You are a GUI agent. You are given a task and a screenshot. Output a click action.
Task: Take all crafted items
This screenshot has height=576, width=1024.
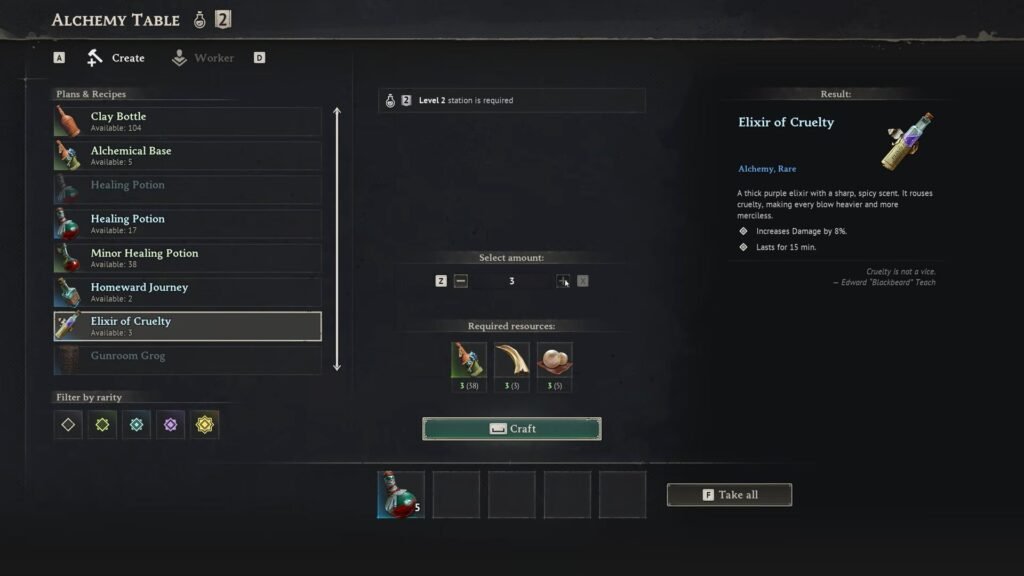[729, 495]
